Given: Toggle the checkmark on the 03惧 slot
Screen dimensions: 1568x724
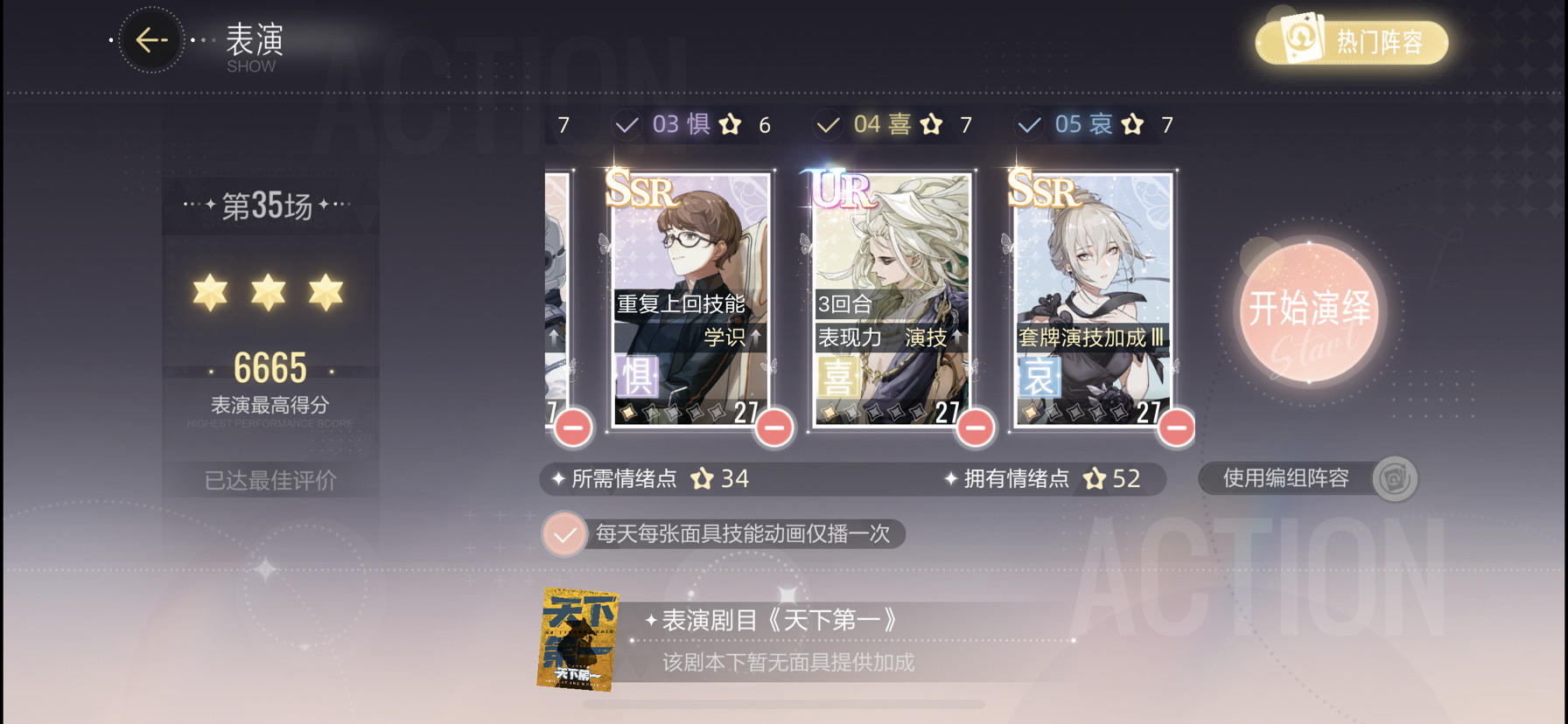Looking at the screenshot, I should [x=626, y=124].
